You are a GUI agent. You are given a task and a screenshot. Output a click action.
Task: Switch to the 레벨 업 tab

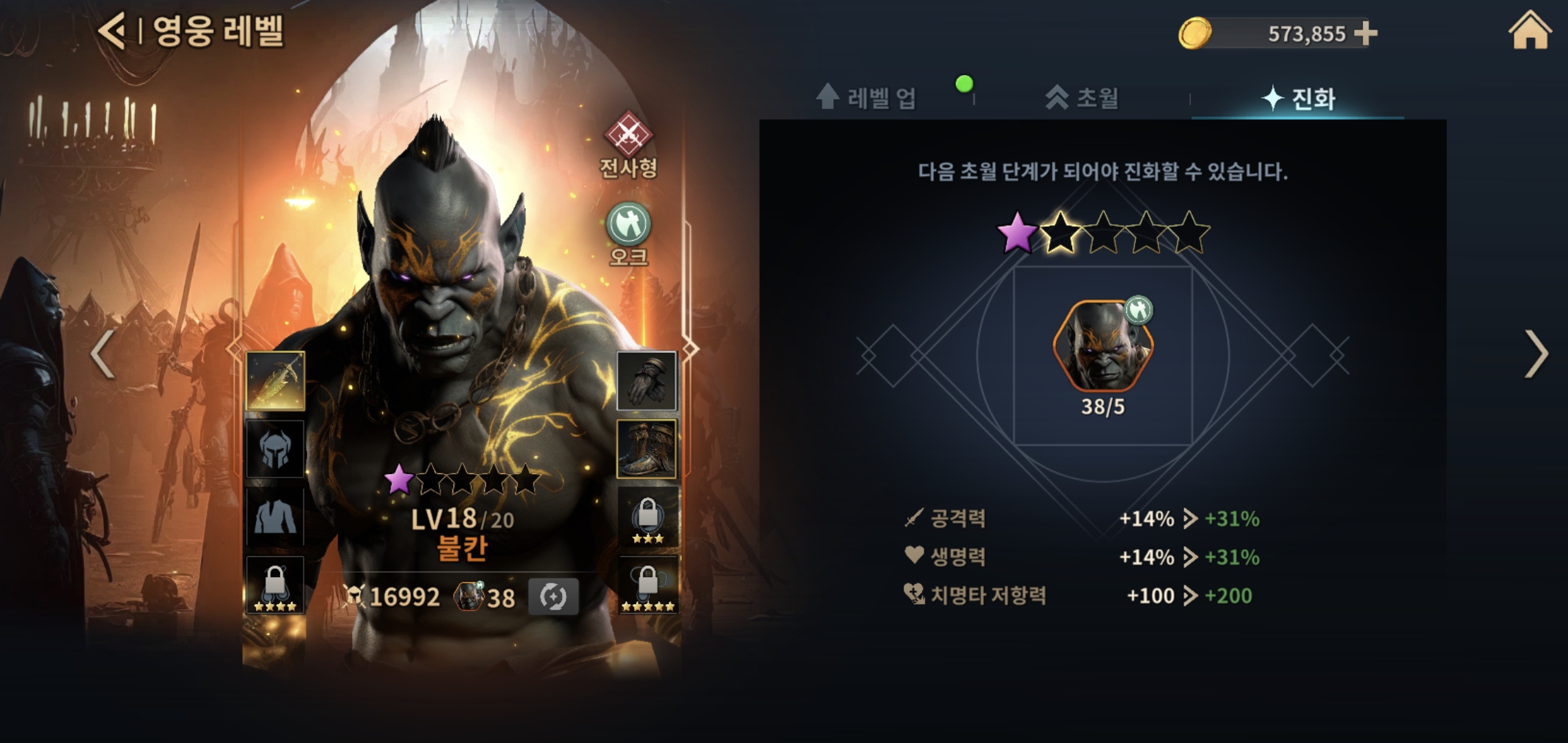pyautogui.click(x=867, y=98)
